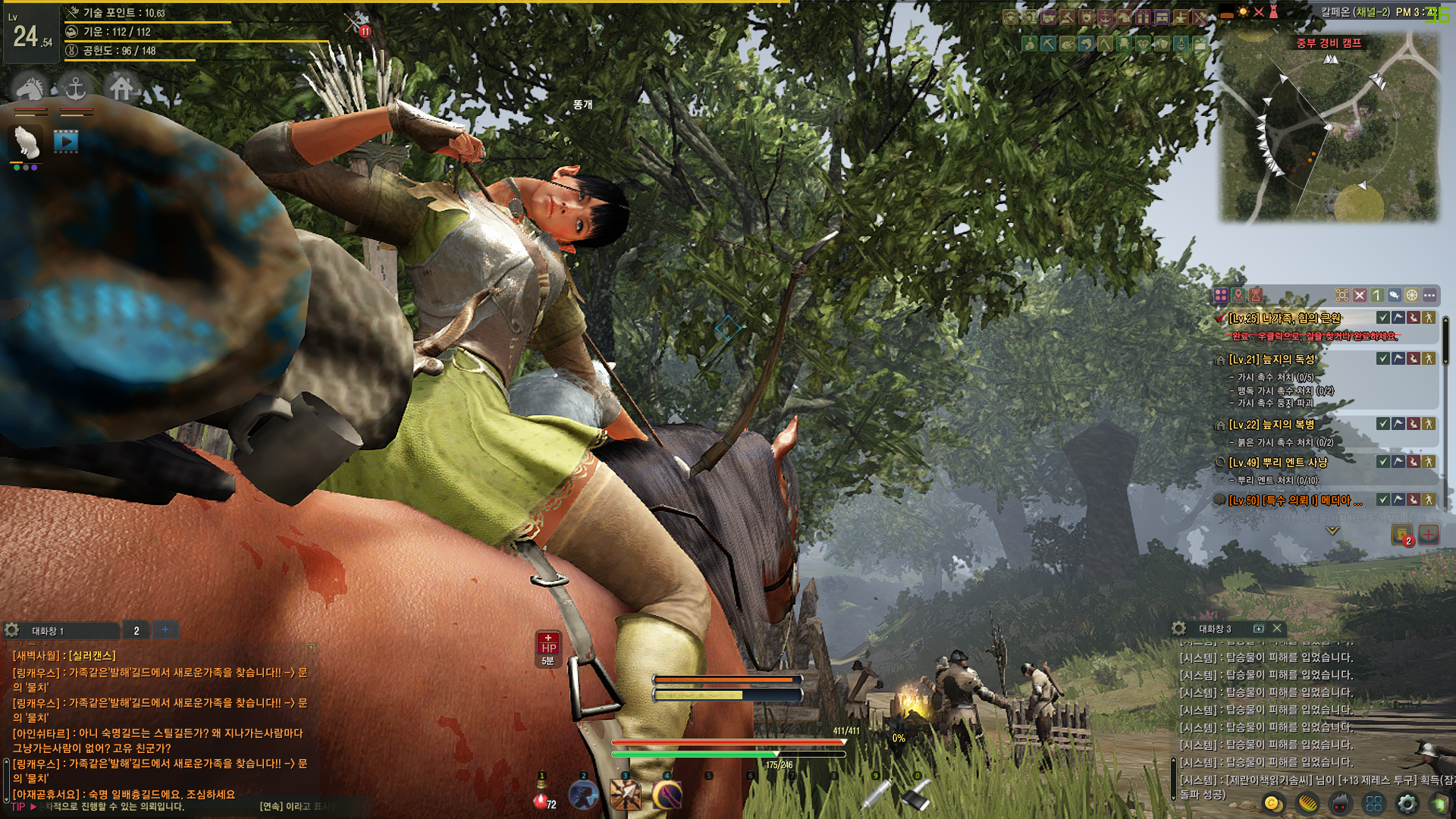This screenshot has width=1456, height=819.
Task: Open the gold coin cash shop icon
Action: click(1272, 803)
